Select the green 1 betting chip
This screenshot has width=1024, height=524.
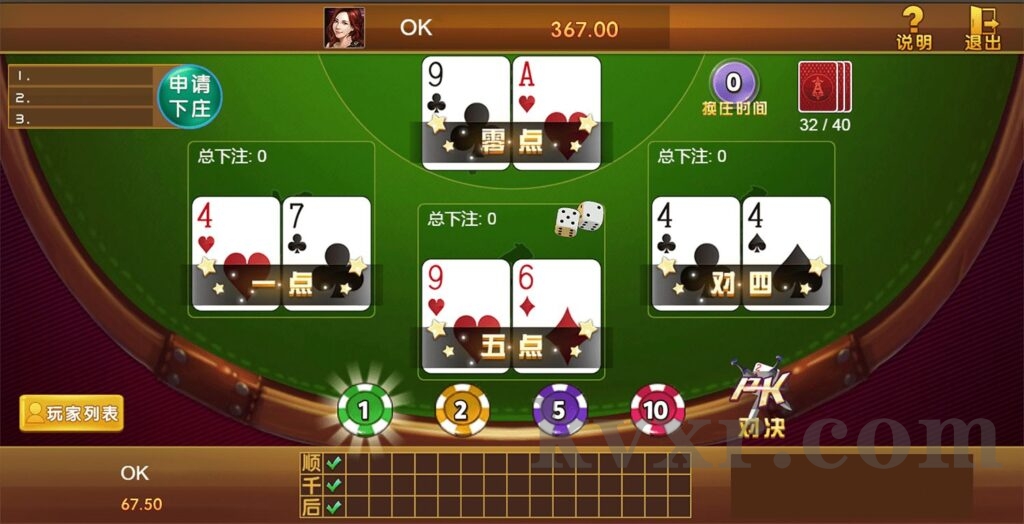[x=364, y=410]
